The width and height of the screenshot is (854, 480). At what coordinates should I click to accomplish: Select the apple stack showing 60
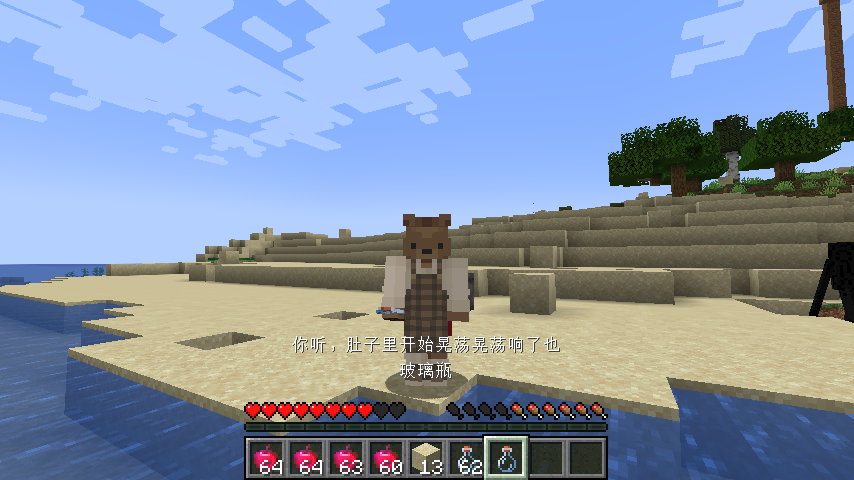tap(386, 458)
